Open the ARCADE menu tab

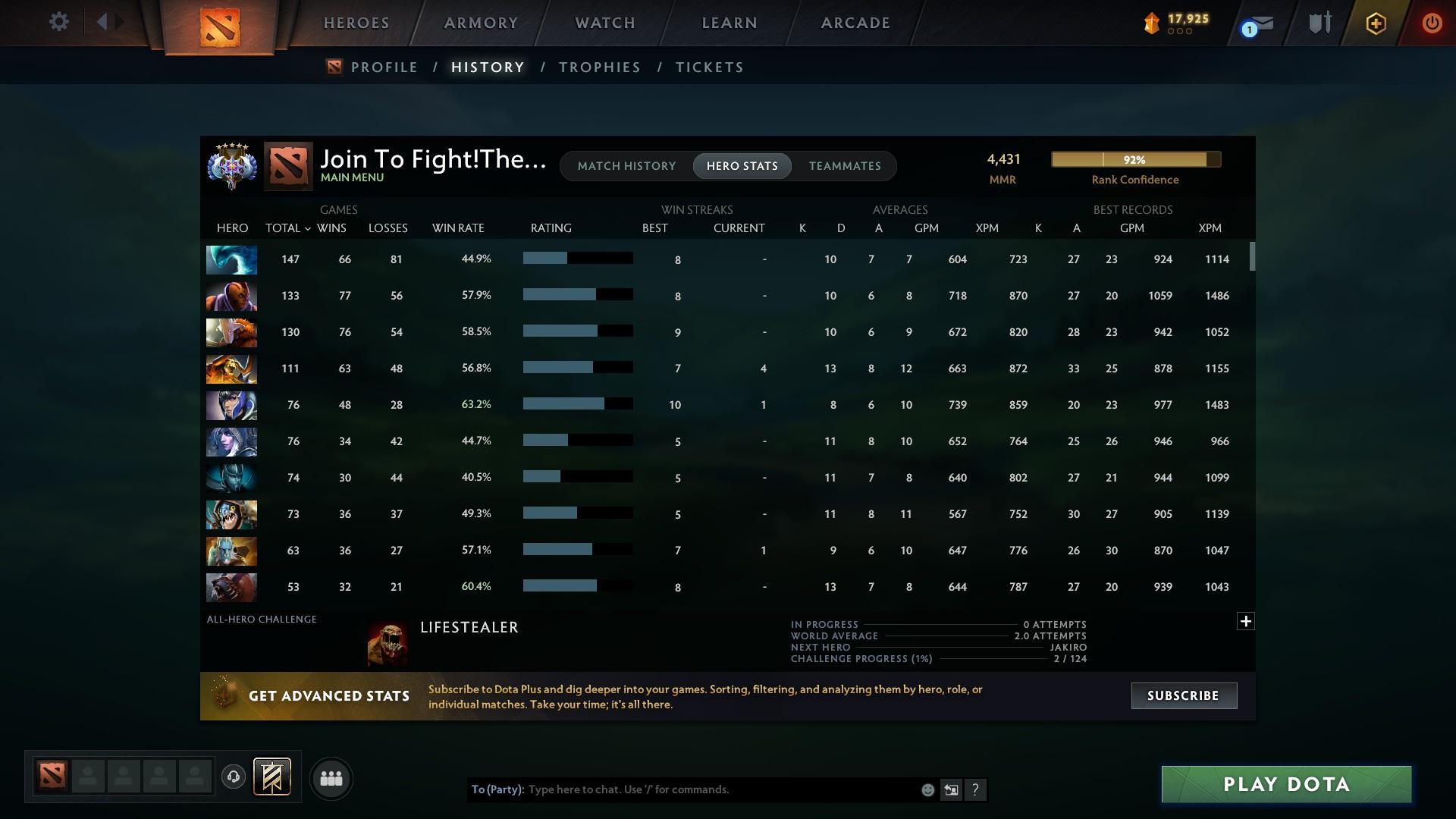855,23
